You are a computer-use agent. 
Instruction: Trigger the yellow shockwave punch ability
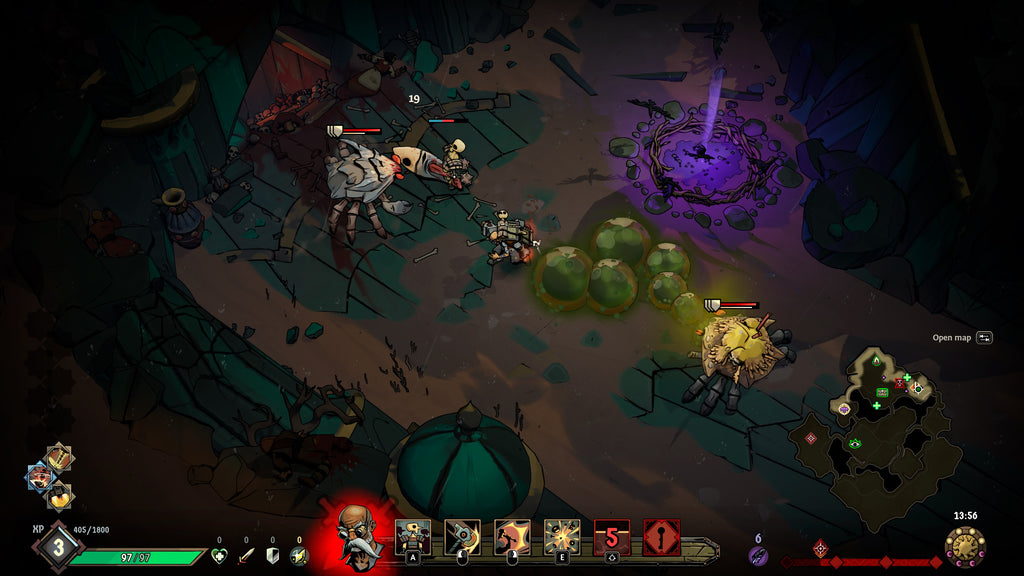pos(512,537)
